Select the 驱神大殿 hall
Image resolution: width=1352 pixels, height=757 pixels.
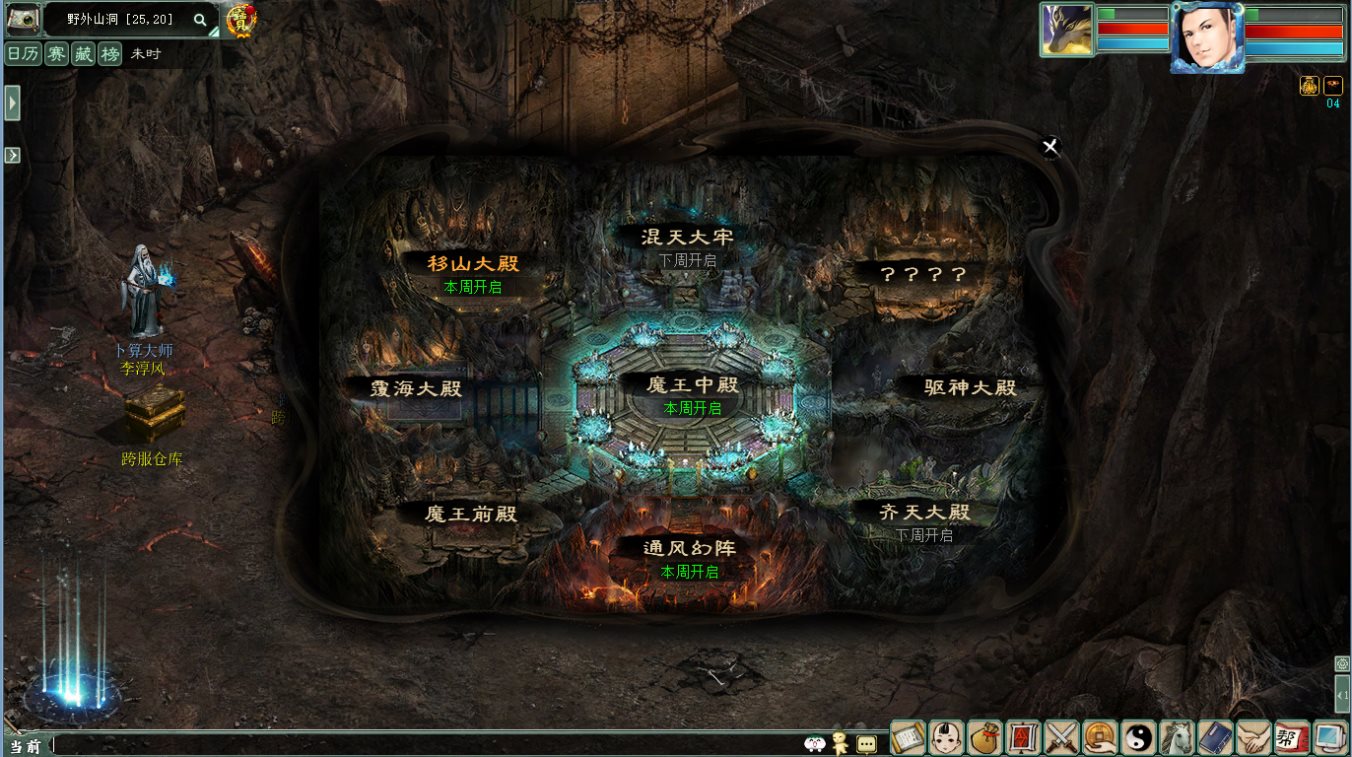pos(969,387)
